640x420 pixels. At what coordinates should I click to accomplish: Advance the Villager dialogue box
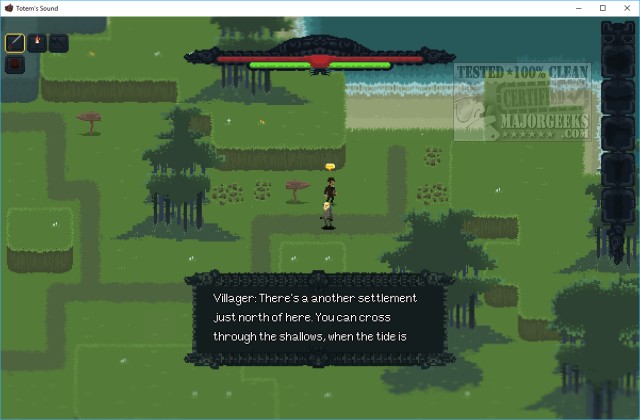pos(319,317)
